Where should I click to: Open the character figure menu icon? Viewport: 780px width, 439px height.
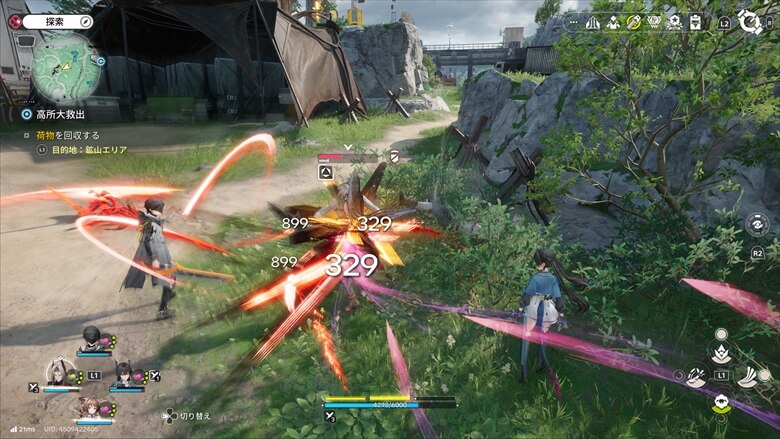(612, 22)
